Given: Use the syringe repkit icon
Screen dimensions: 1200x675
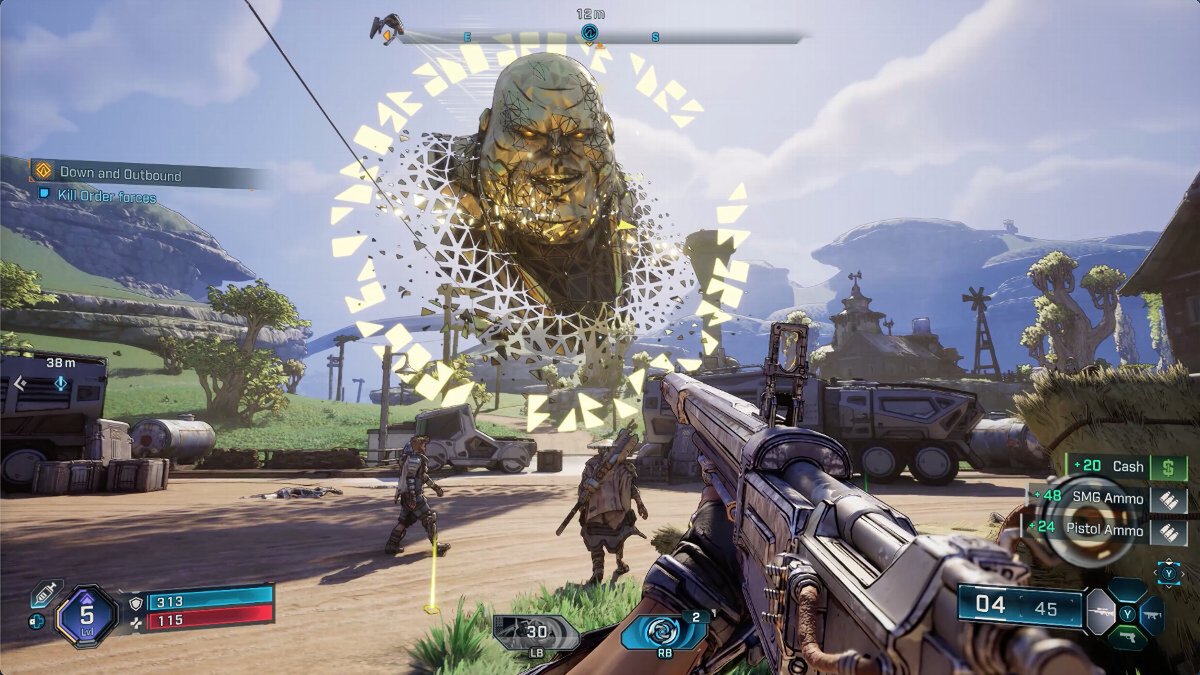Looking at the screenshot, I should tap(45, 594).
